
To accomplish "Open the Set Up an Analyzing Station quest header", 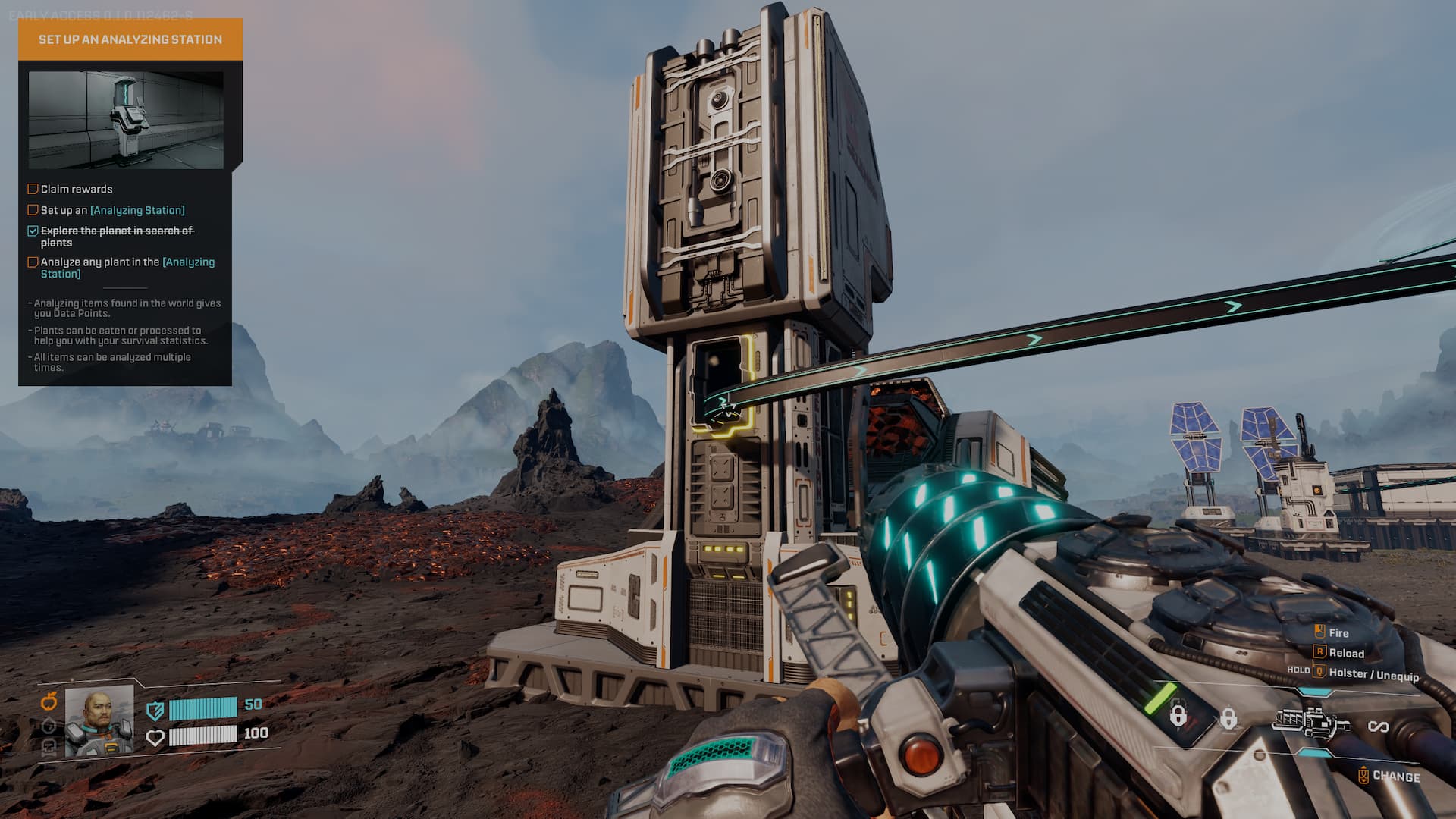I will tap(130, 39).
